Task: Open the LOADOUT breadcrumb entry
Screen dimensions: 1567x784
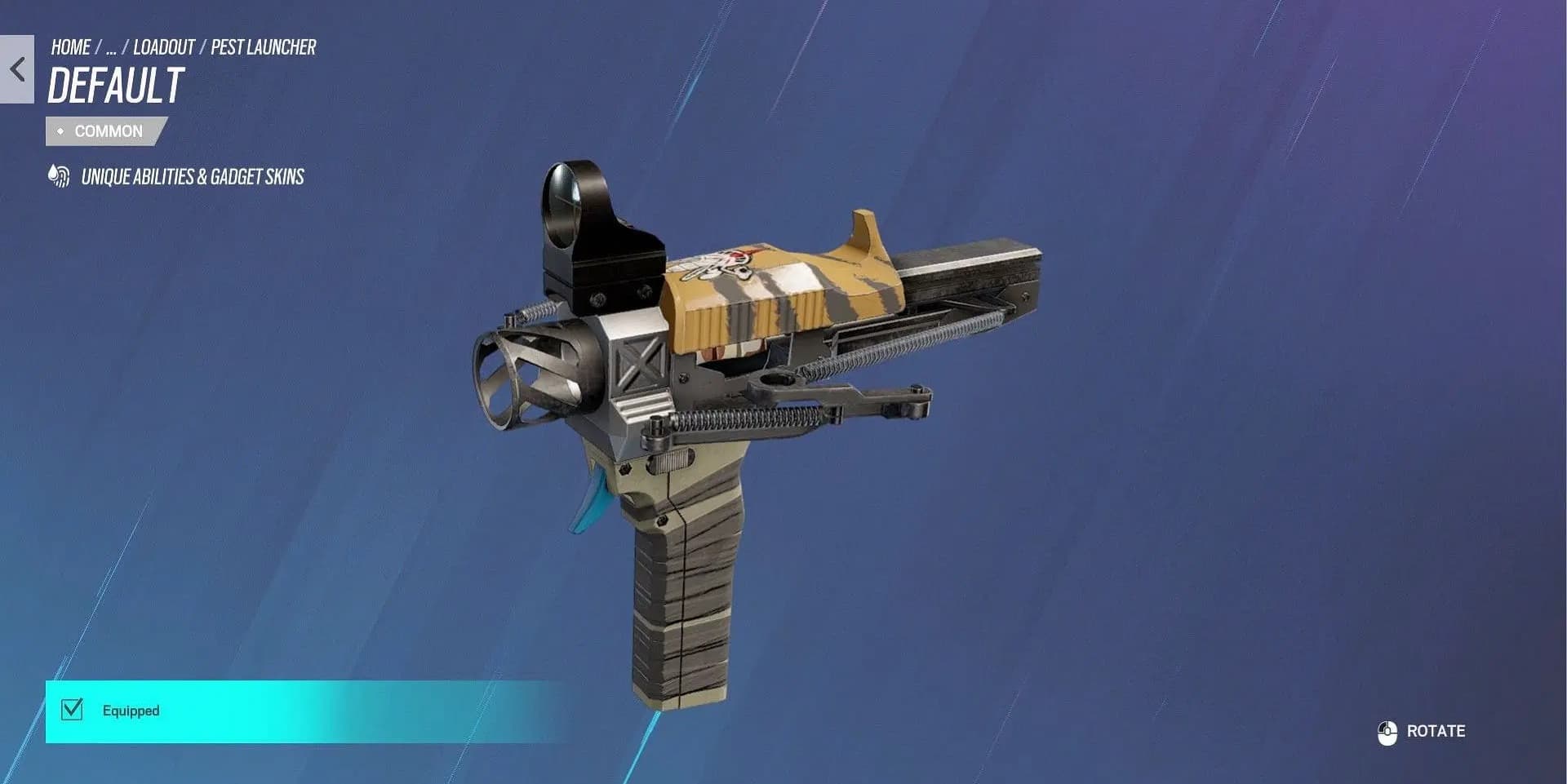Action: coord(163,47)
